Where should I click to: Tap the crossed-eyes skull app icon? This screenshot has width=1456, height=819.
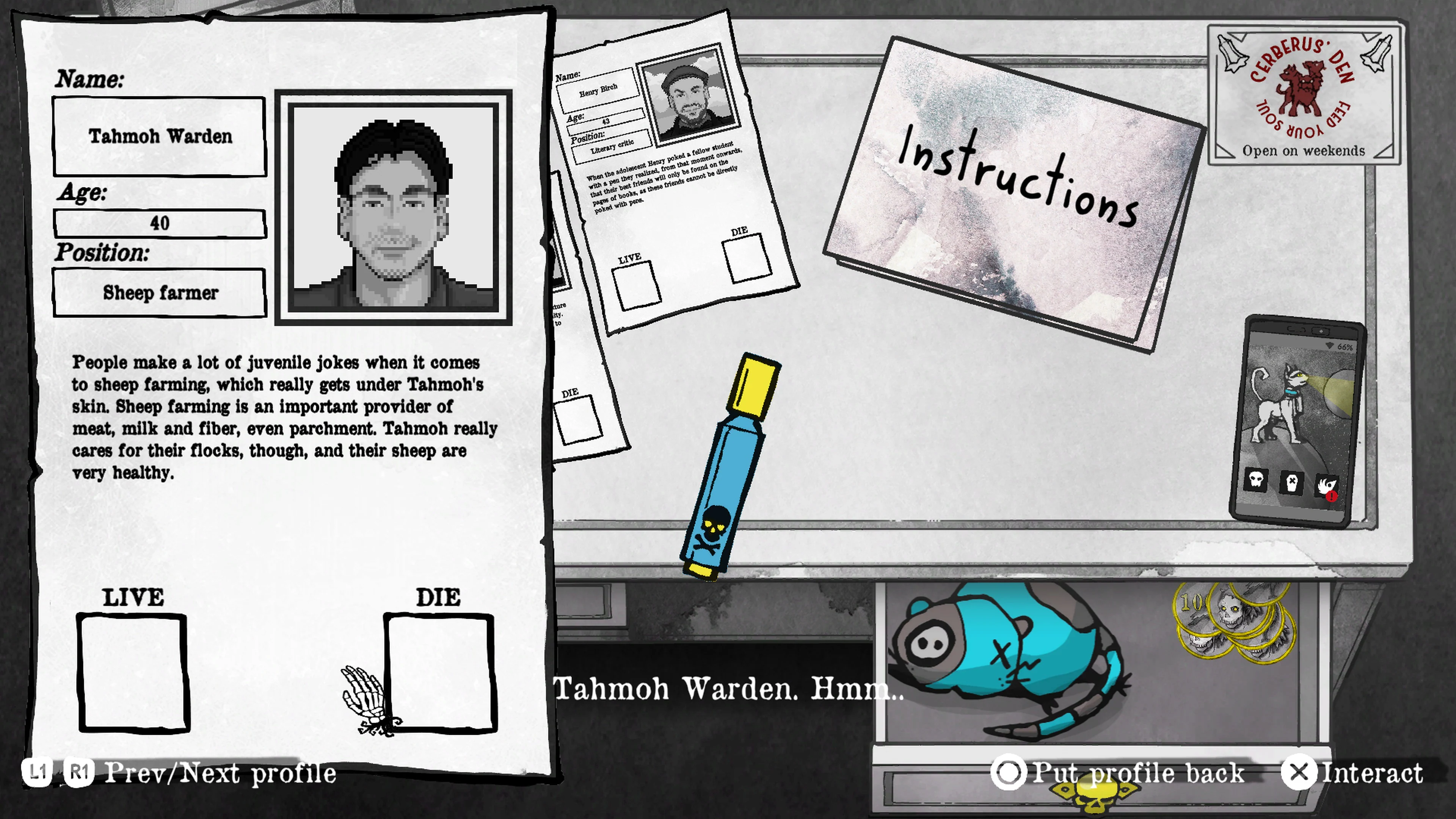[x=1292, y=483]
